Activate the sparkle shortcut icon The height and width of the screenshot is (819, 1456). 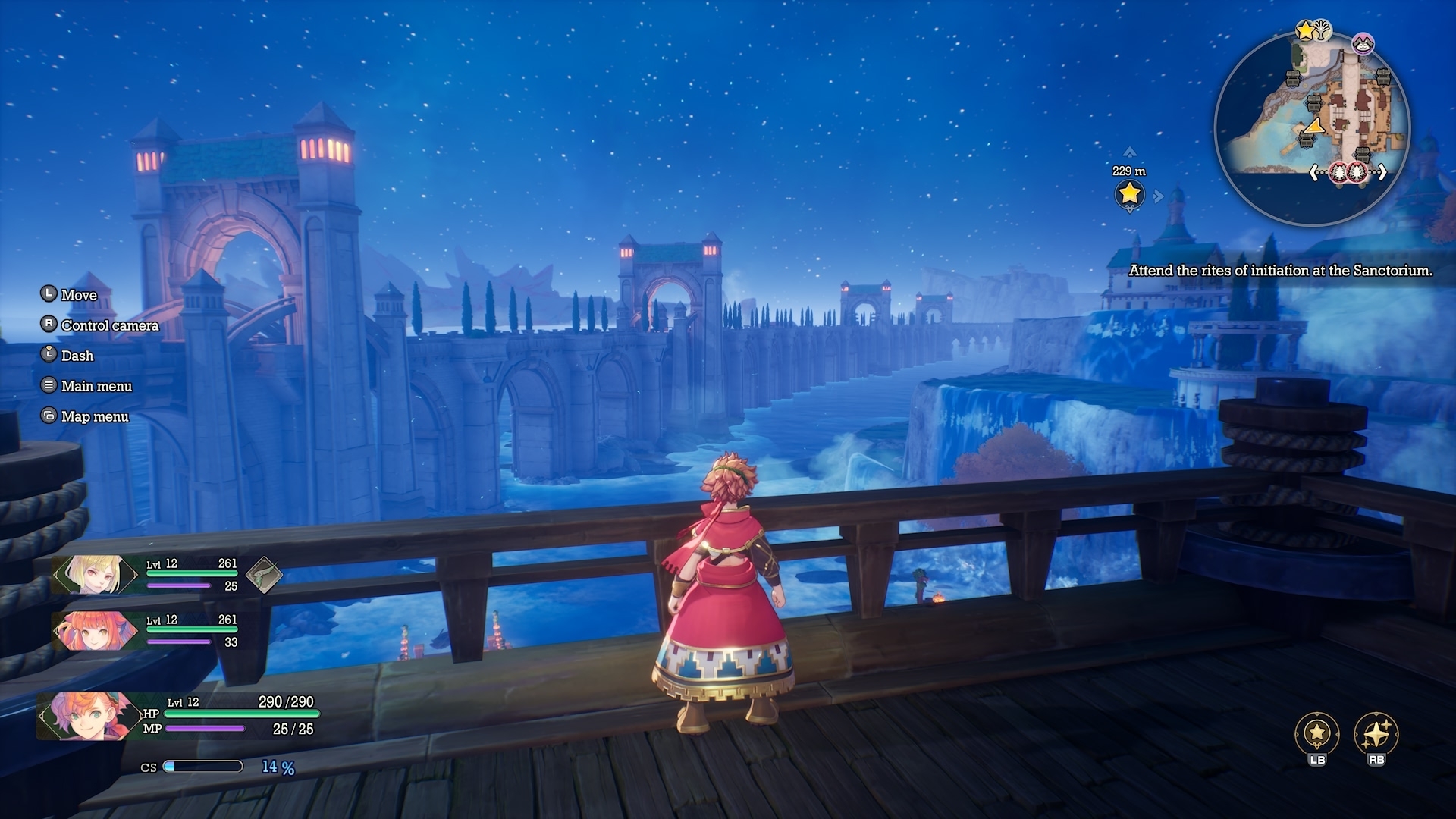pyautogui.click(x=1376, y=733)
